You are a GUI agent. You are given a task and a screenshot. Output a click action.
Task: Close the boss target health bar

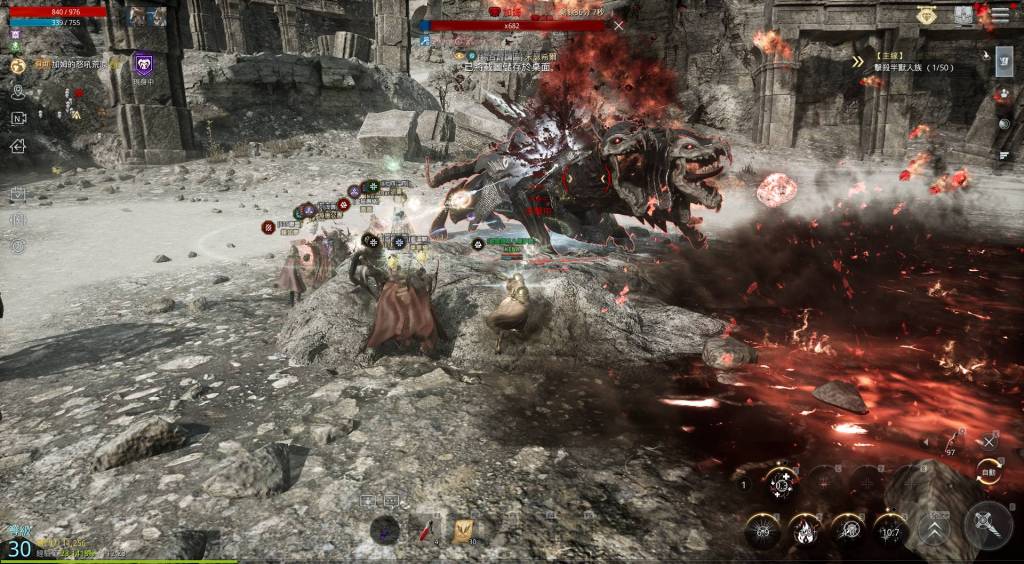click(x=619, y=25)
